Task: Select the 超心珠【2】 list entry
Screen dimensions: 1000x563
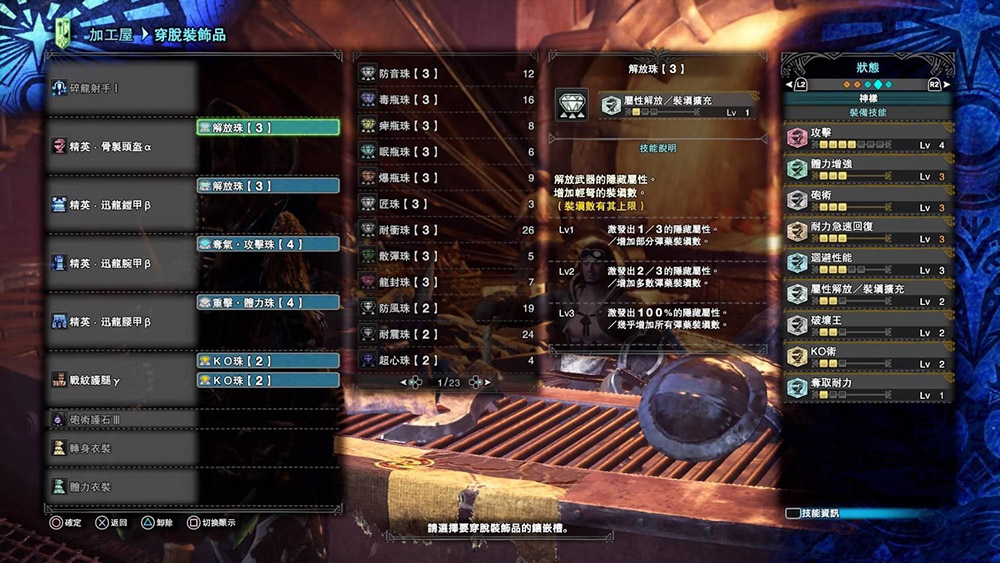Action: tap(447, 360)
